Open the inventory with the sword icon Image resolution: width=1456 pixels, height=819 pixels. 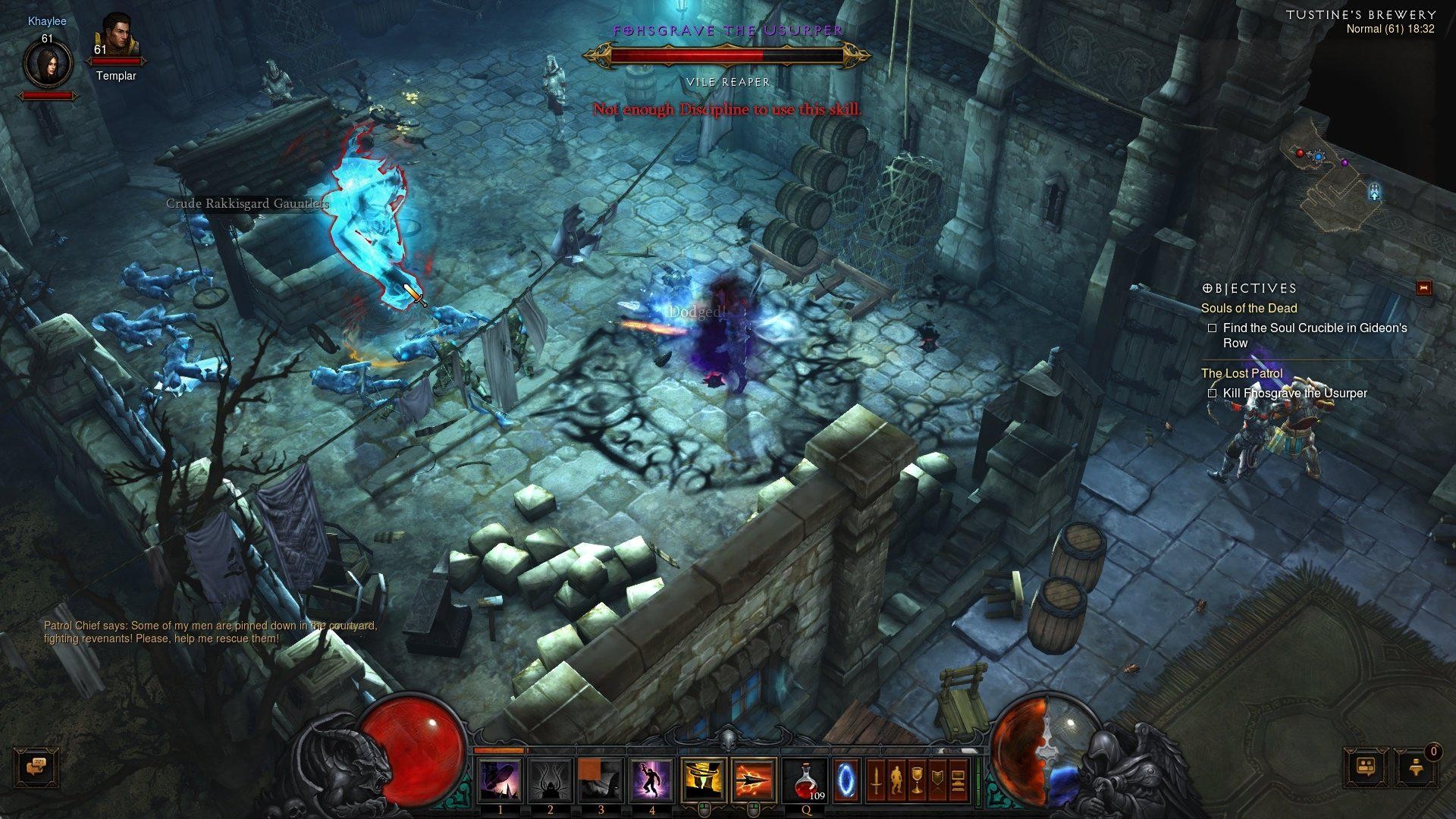(x=875, y=780)
